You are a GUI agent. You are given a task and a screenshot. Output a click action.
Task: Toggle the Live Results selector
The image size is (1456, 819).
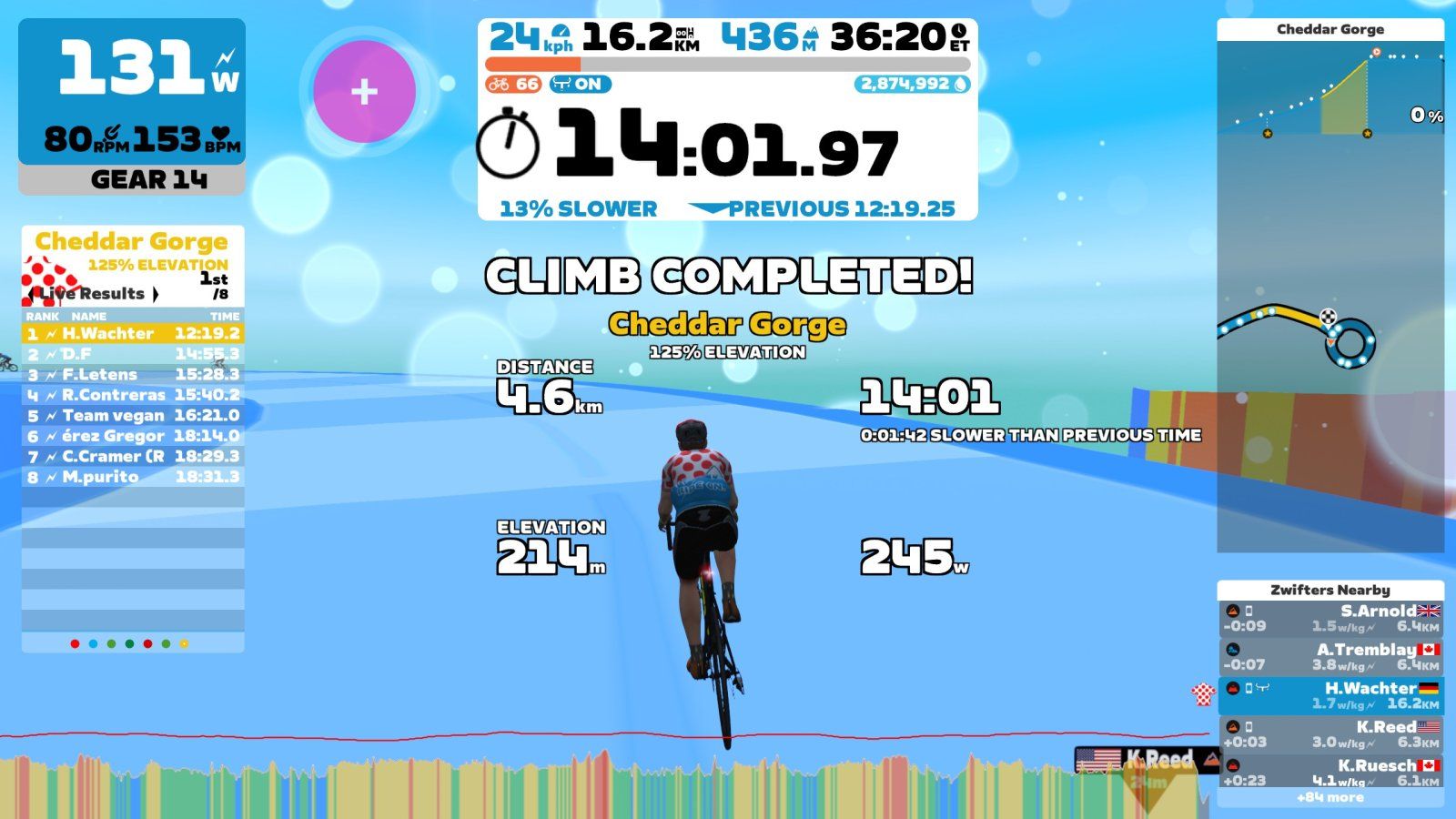tap(93, 294)
